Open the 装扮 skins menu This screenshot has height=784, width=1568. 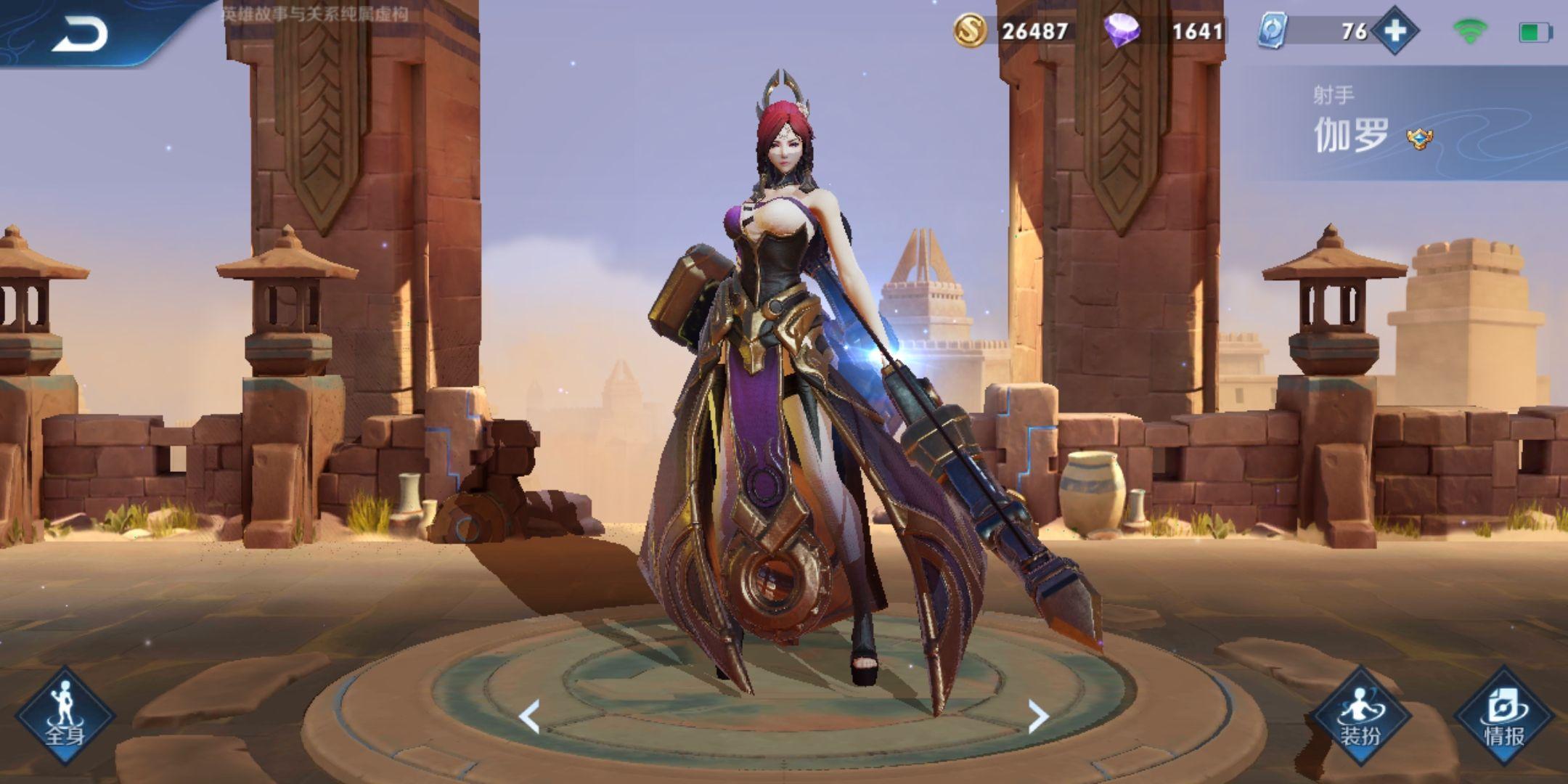click(x=1360, y=716)
